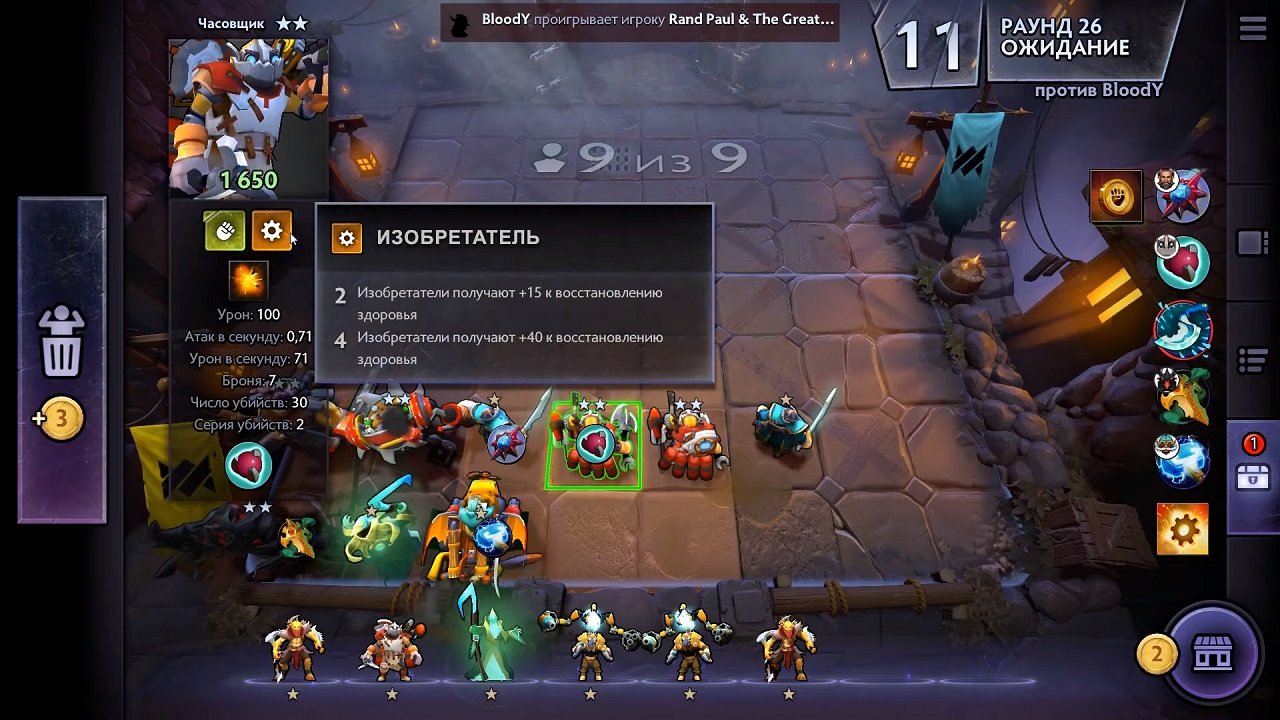Click the red heart item icon in right sidebar
The width and height of the screenshot is (1280, 720).
1183,260
